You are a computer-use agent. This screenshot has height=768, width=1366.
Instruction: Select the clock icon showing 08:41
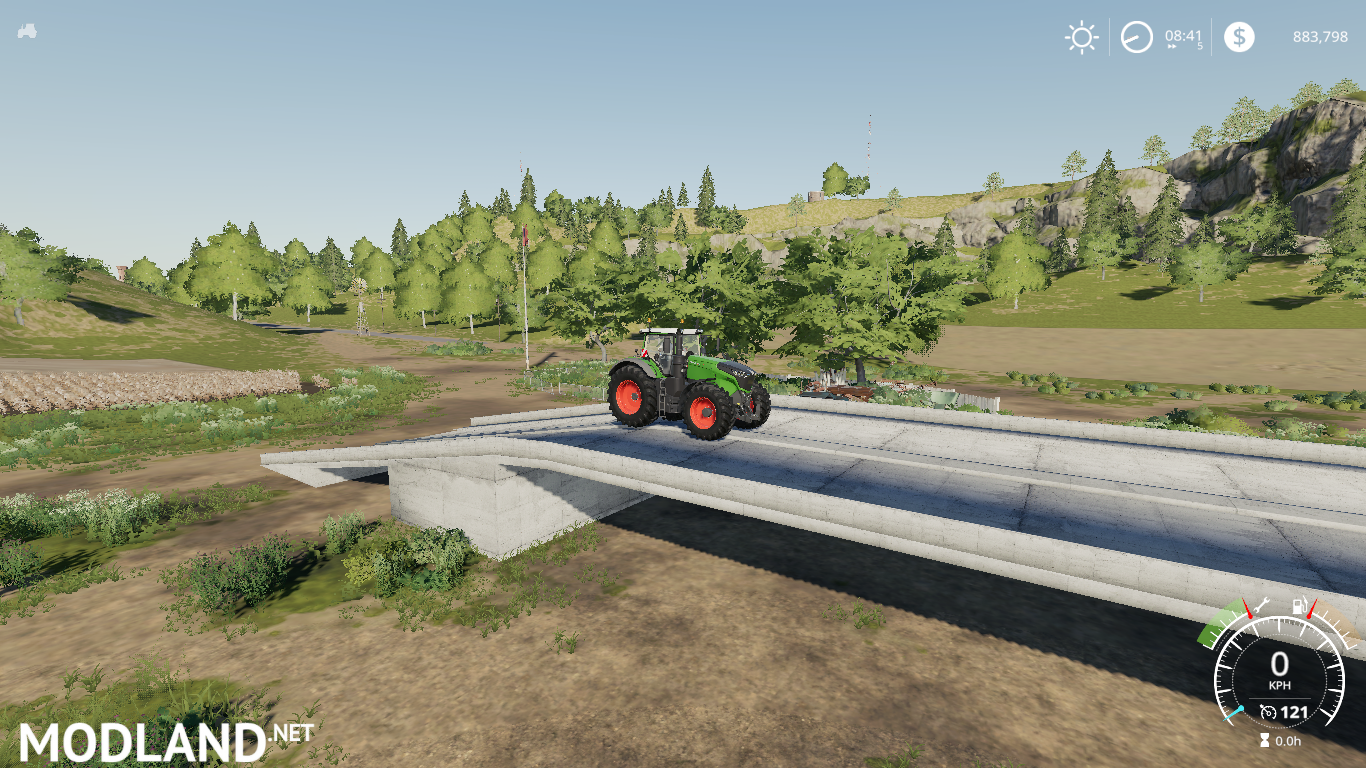tap(1137, 36)
